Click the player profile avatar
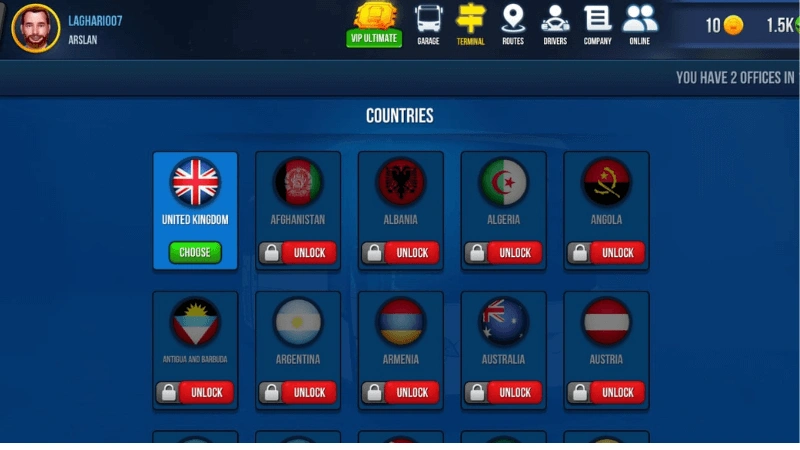The image size is (800, 450). 36,28
